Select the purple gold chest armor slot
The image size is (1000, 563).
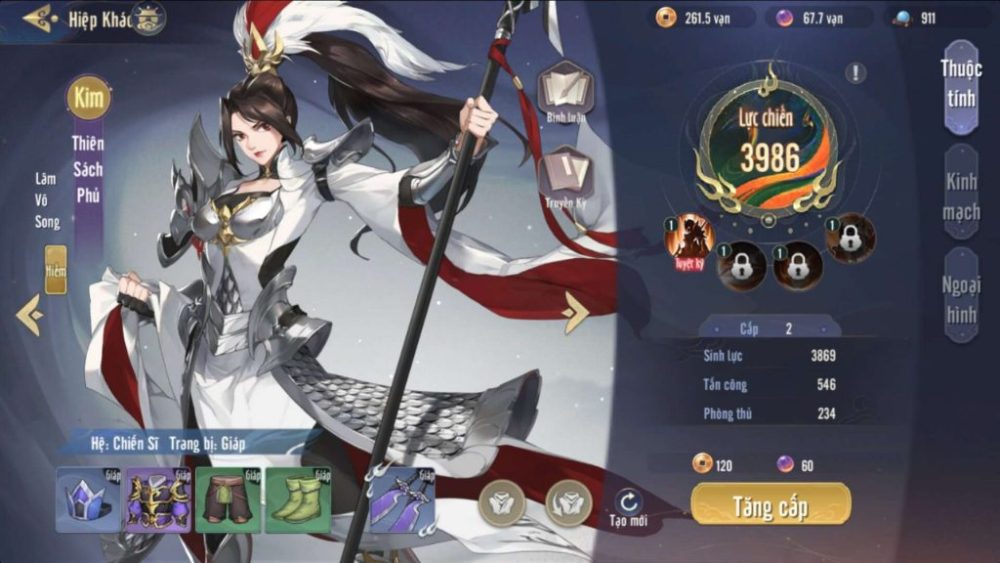coord(157,499)
